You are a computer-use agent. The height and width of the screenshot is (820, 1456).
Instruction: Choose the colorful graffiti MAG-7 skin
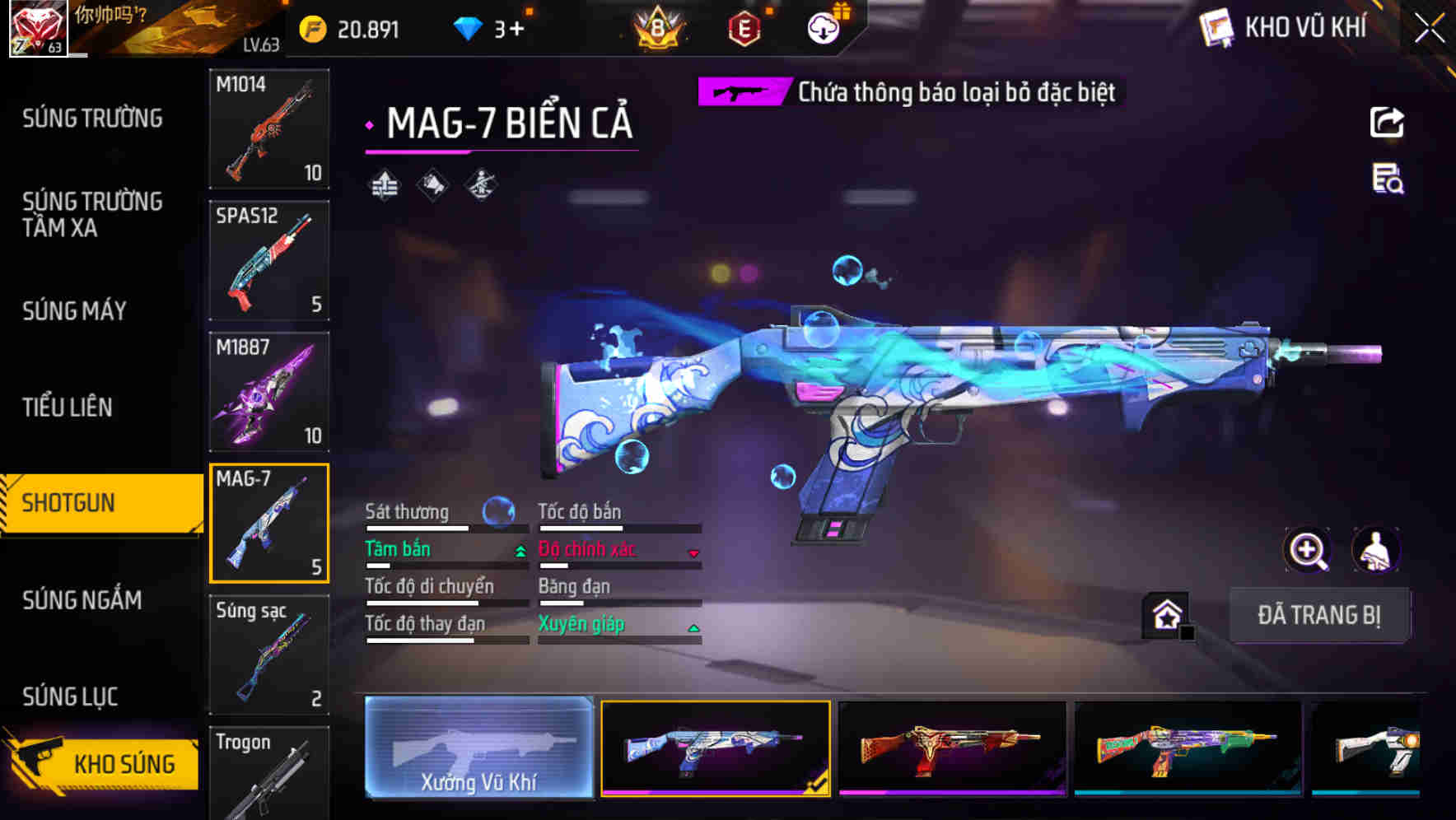pyautogui.click(x=1188, y=748)
